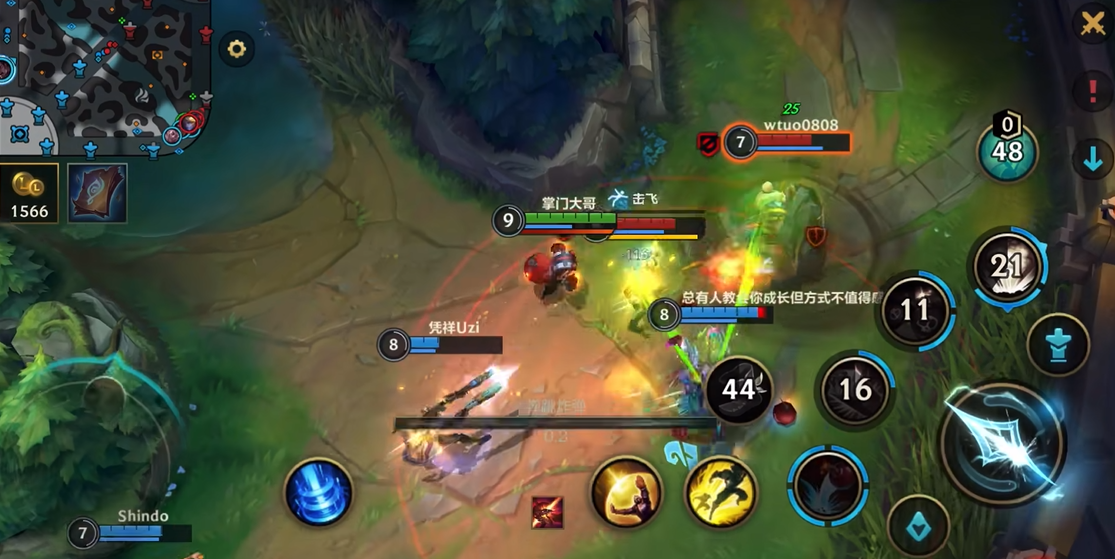Screen dimensions: 1115x559
Task: Tap the large basic attack button
Action: tap(1003, 443)
